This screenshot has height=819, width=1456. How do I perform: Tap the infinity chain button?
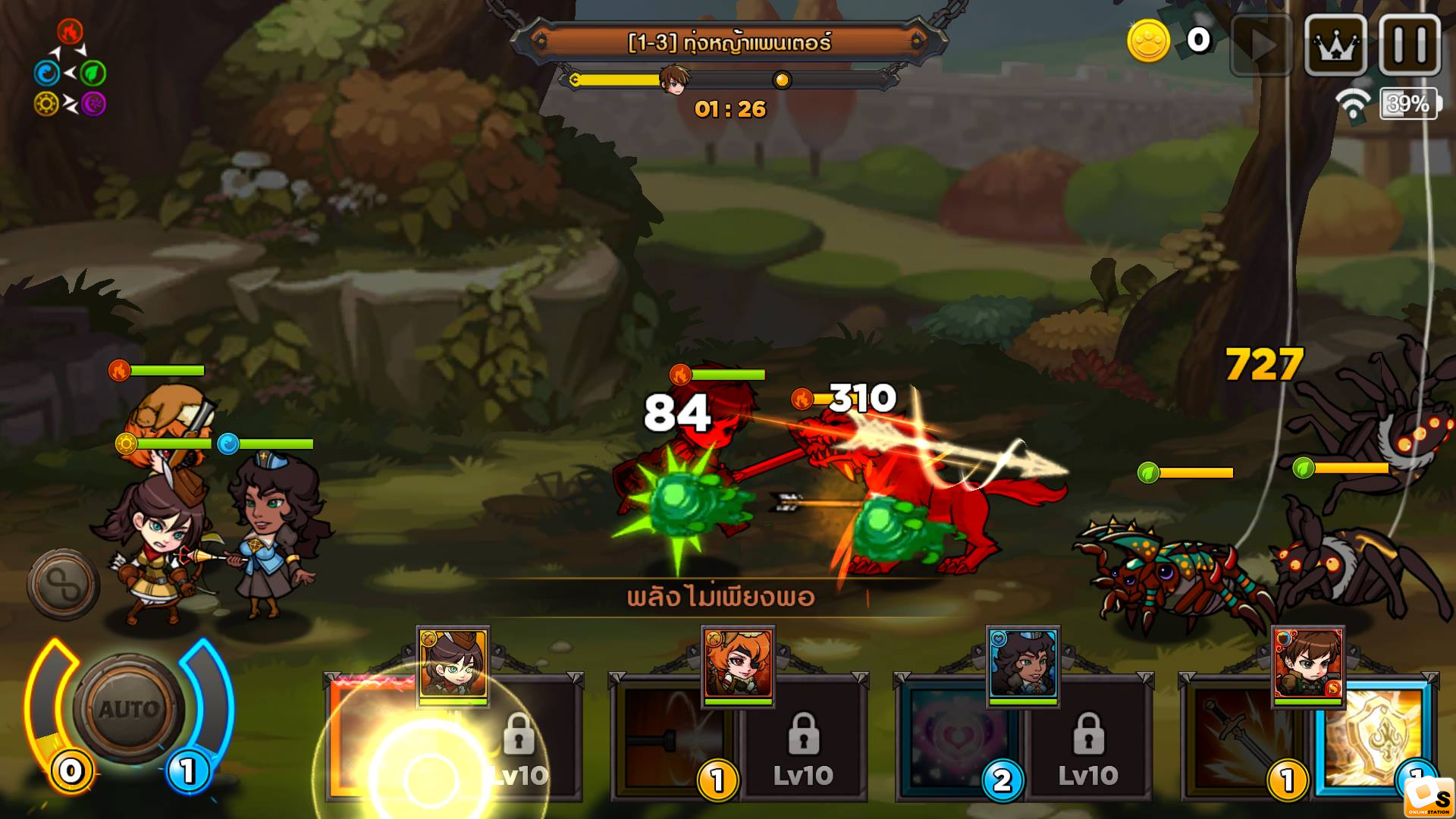point(64,585)
